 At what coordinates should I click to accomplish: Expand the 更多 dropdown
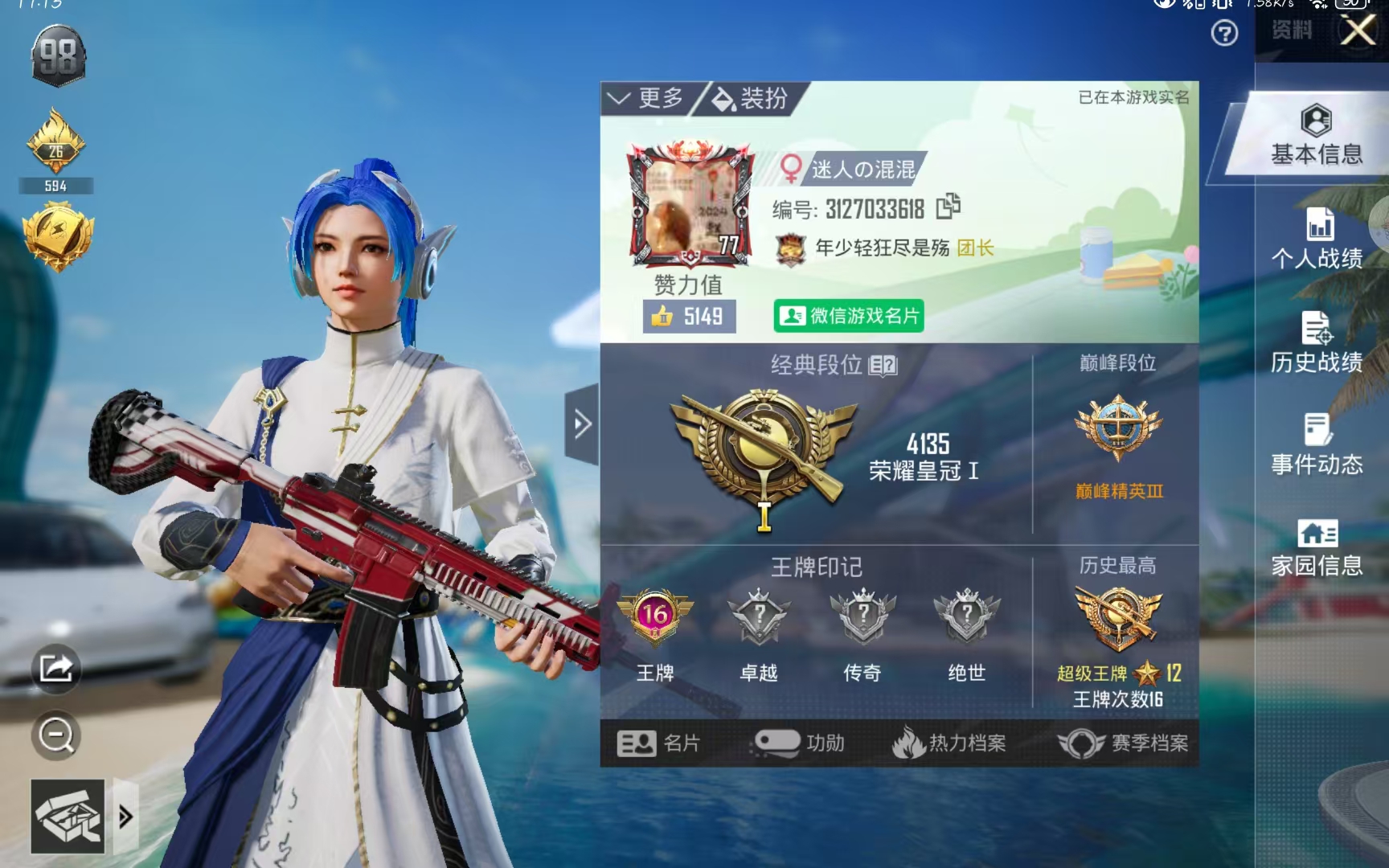(x=648, y=98)
